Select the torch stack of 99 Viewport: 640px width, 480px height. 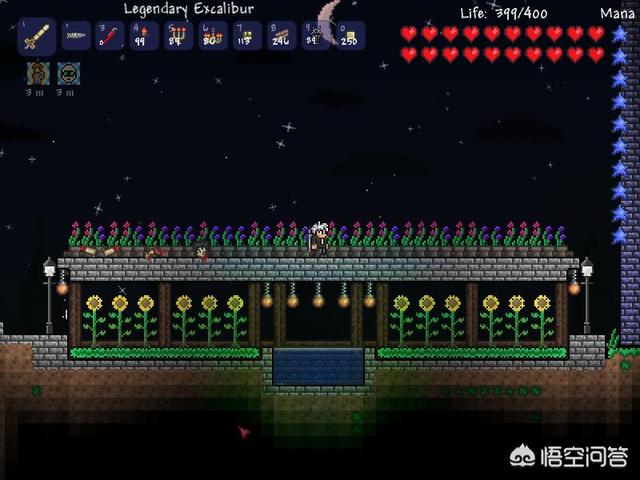[145, 36]
